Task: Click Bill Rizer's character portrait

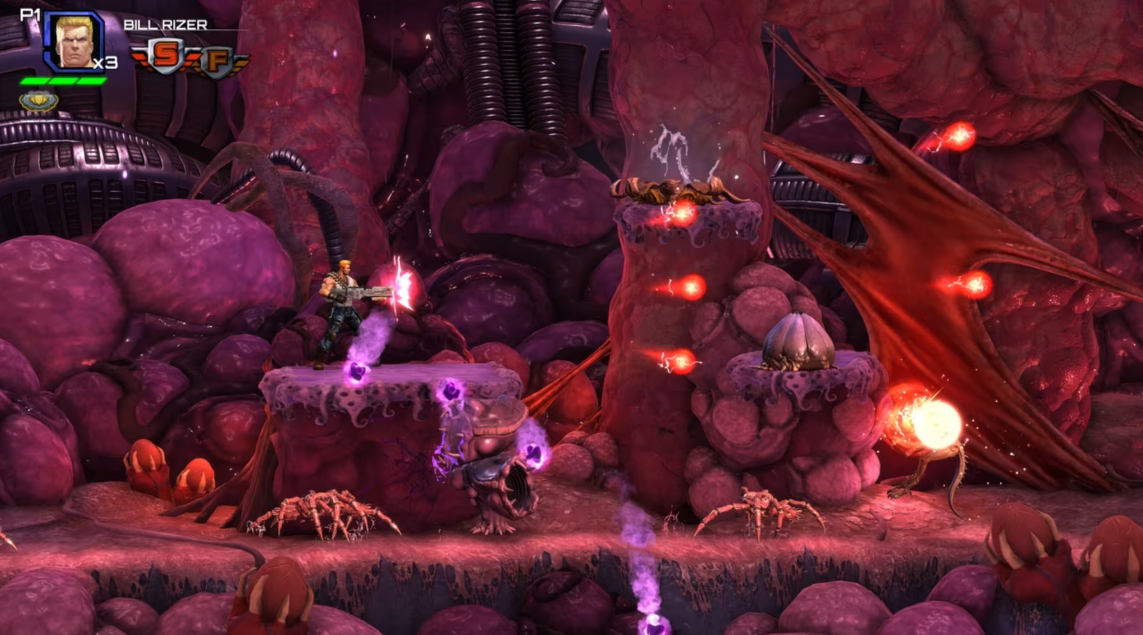Action: pyautogui.click(x=73, y=42)
